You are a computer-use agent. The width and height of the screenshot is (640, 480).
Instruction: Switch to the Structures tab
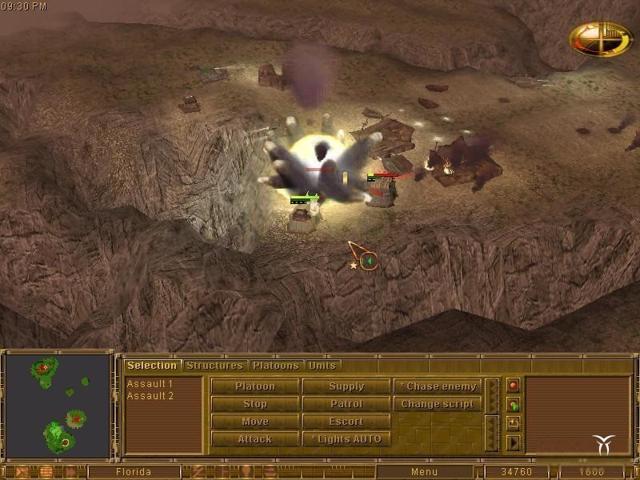click(x=214, y=366)
